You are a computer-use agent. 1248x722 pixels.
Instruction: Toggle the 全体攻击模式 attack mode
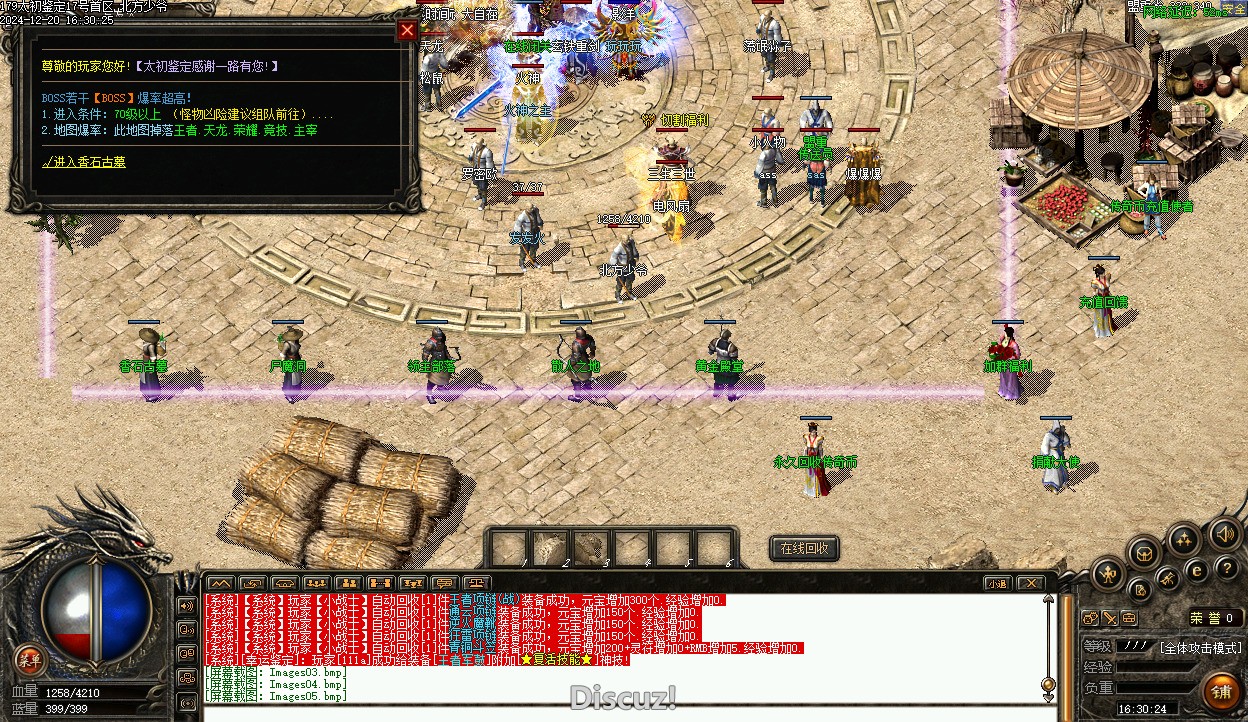1200,648
